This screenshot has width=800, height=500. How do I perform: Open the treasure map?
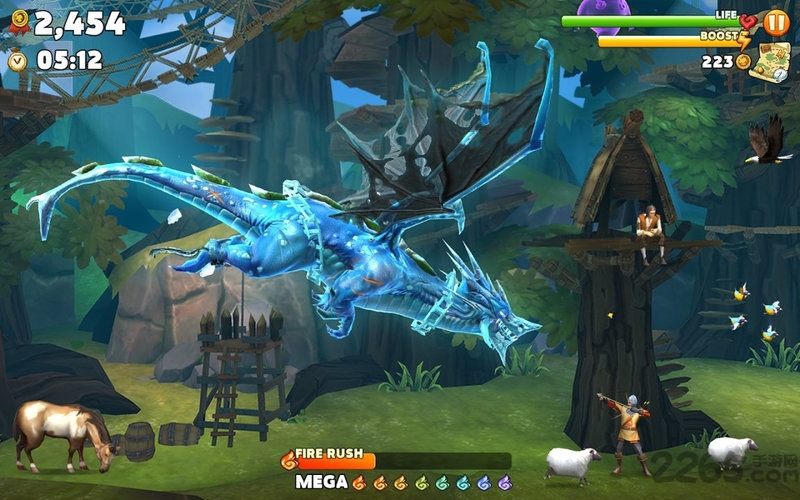[x=771, y=61]
